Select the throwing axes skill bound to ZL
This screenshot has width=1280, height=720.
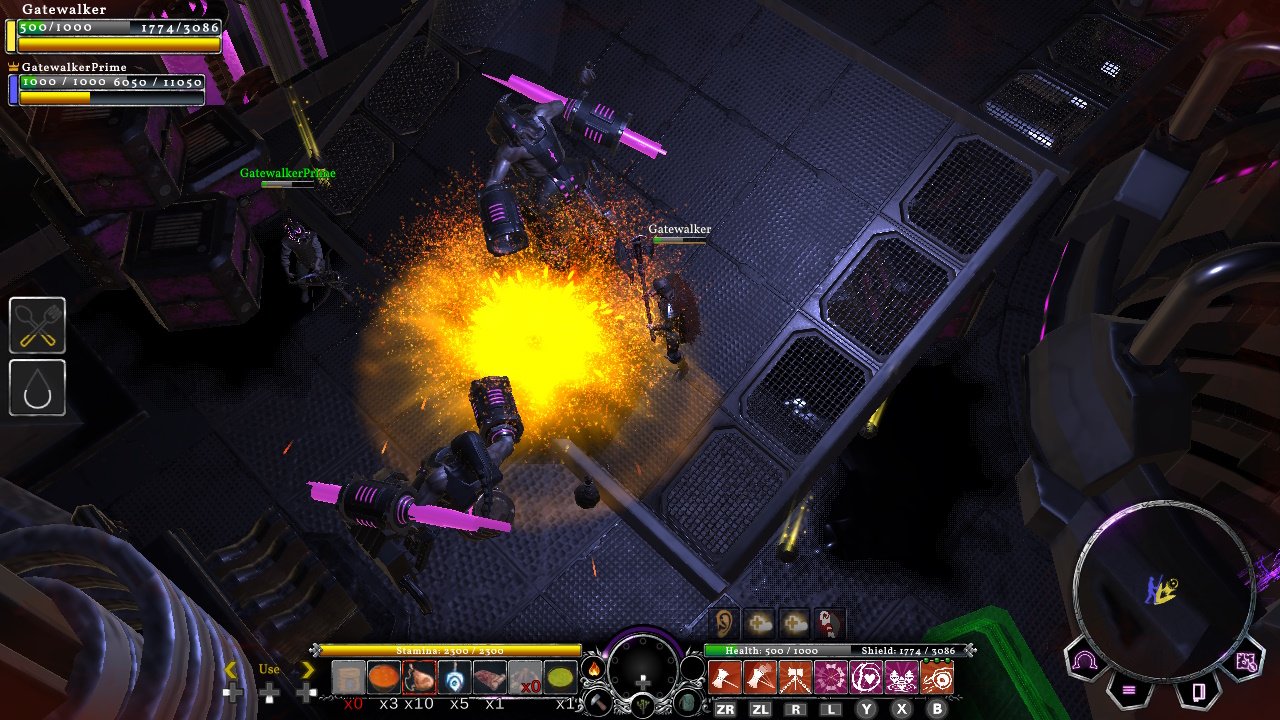(x=762, y=677)
